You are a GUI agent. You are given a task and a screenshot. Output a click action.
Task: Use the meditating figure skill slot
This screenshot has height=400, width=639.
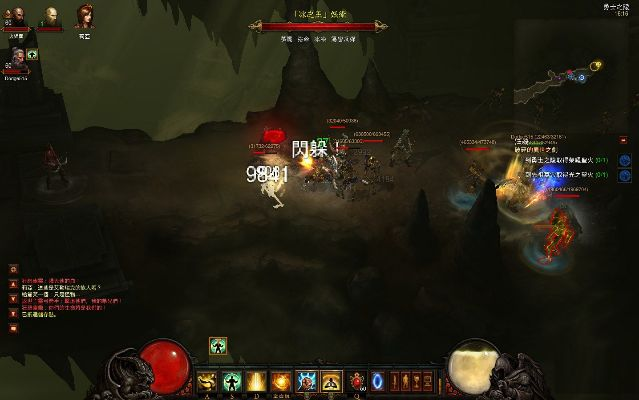[x=332, y=381]
